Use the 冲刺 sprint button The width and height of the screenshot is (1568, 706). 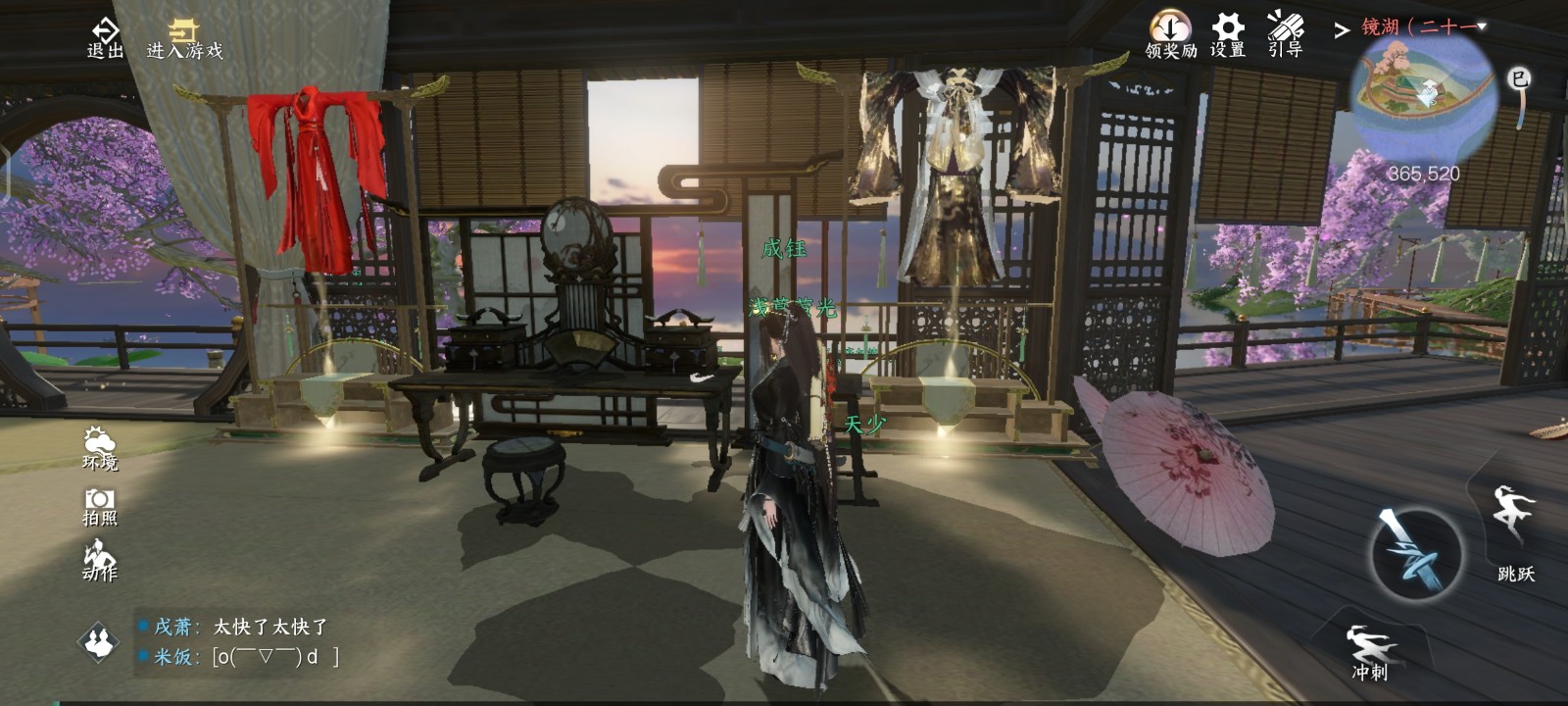[x=1370, y=650]
